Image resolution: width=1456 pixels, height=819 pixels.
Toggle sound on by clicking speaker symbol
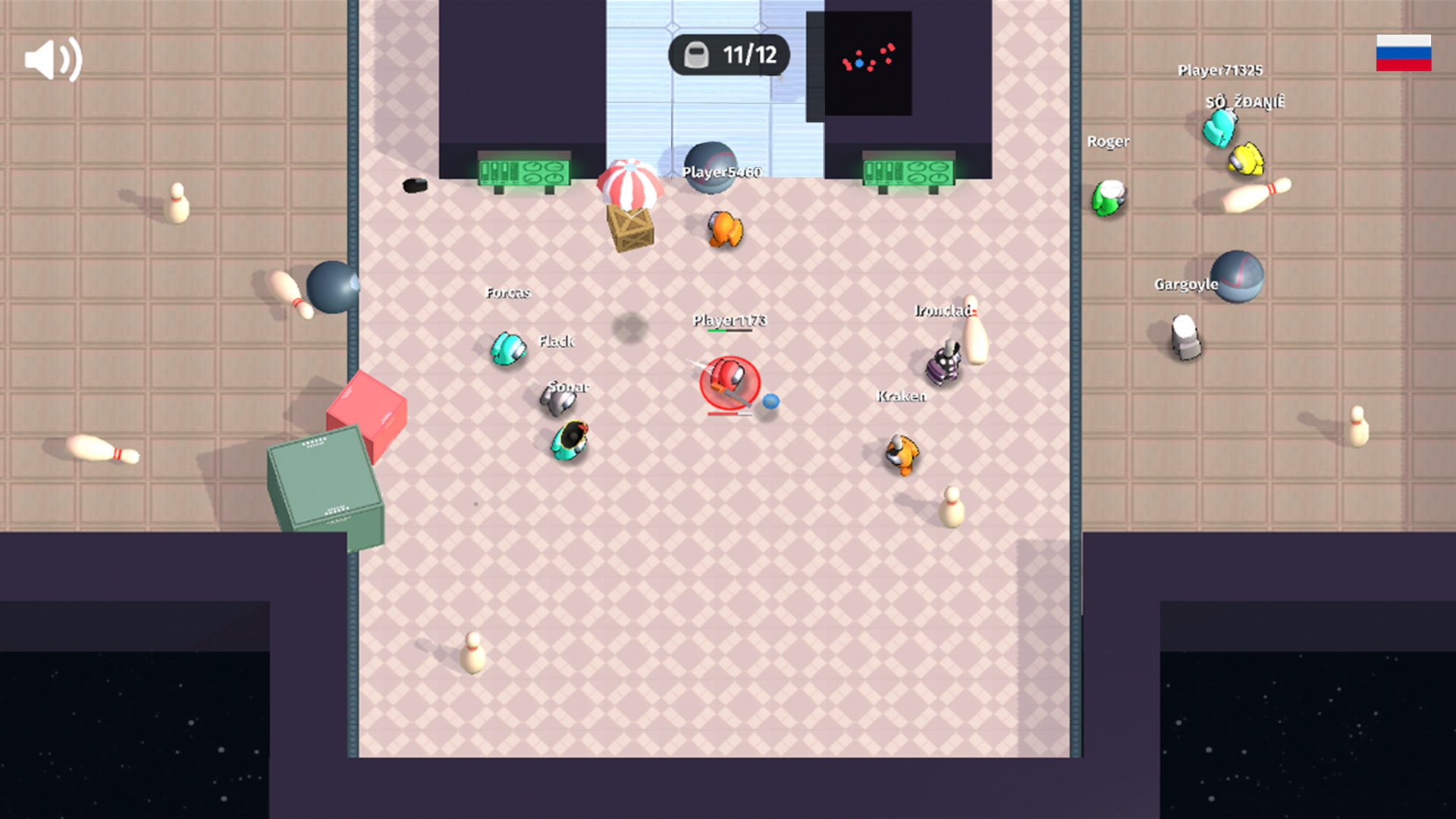point(53,58)
